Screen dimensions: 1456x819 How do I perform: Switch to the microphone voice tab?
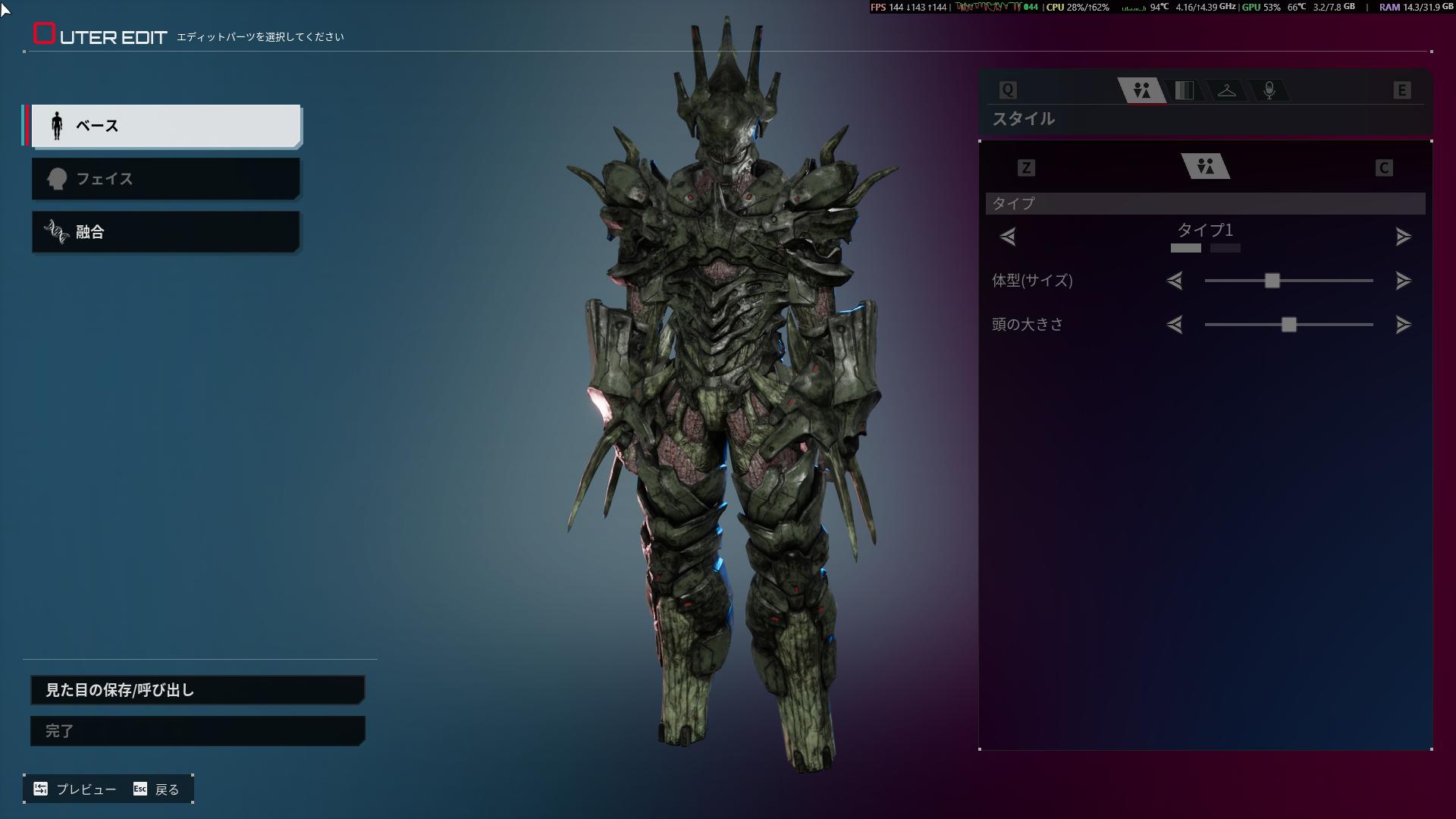(1269, 91)
